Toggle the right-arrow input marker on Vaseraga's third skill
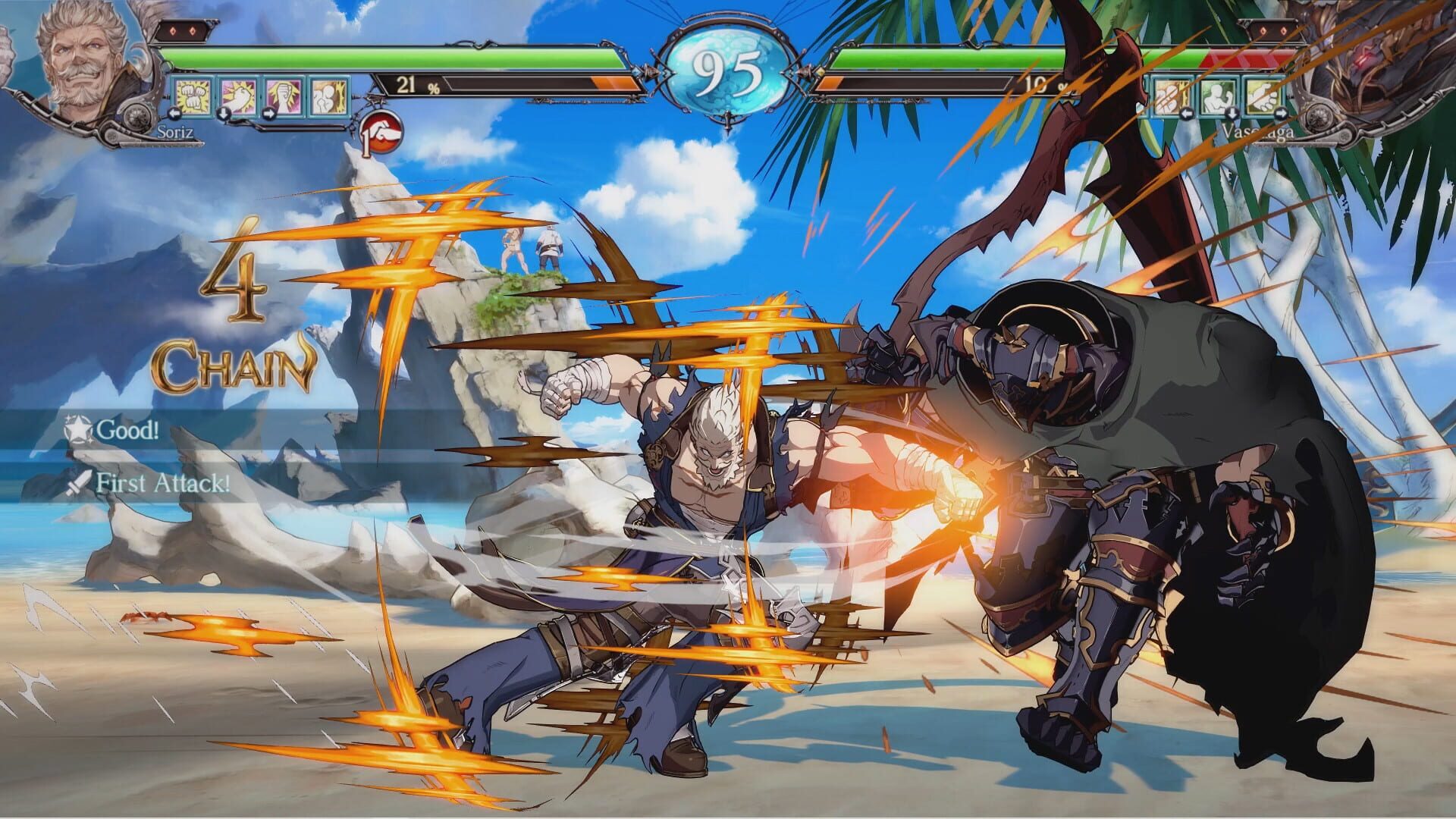1456x819 pixels. (x=1282, y=114)
